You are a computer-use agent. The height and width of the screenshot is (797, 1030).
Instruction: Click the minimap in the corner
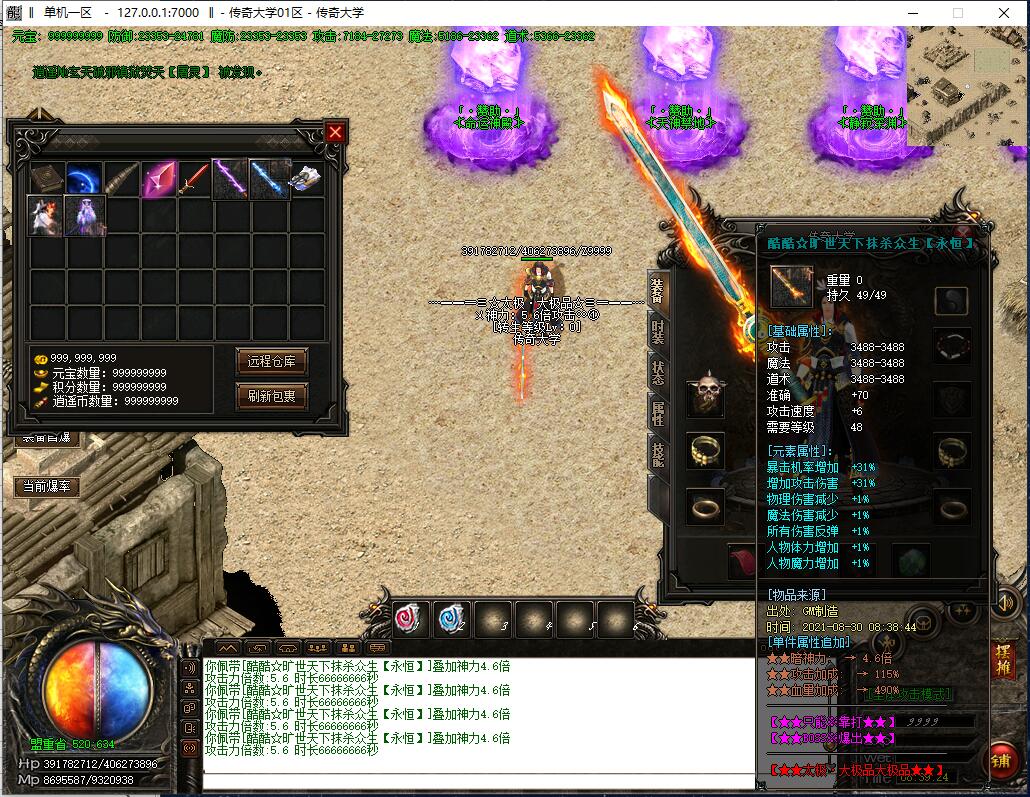click(x=967, y=85)
